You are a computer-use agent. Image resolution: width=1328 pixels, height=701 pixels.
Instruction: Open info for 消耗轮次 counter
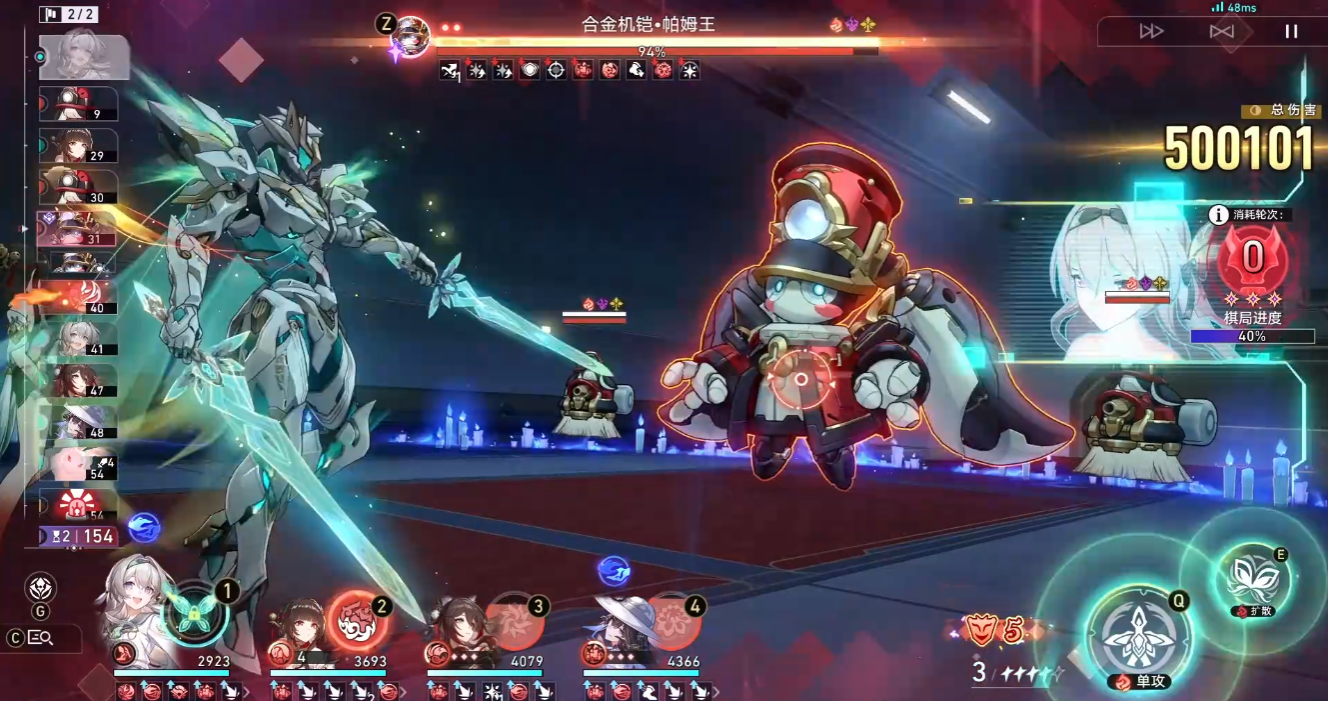point(1218,214)
